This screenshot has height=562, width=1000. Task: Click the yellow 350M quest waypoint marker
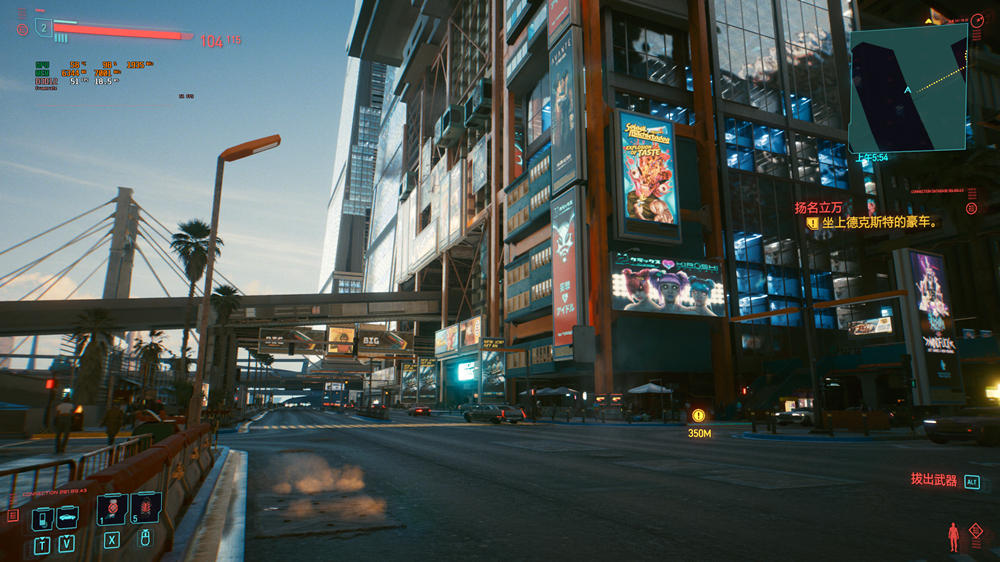point(698,415)
